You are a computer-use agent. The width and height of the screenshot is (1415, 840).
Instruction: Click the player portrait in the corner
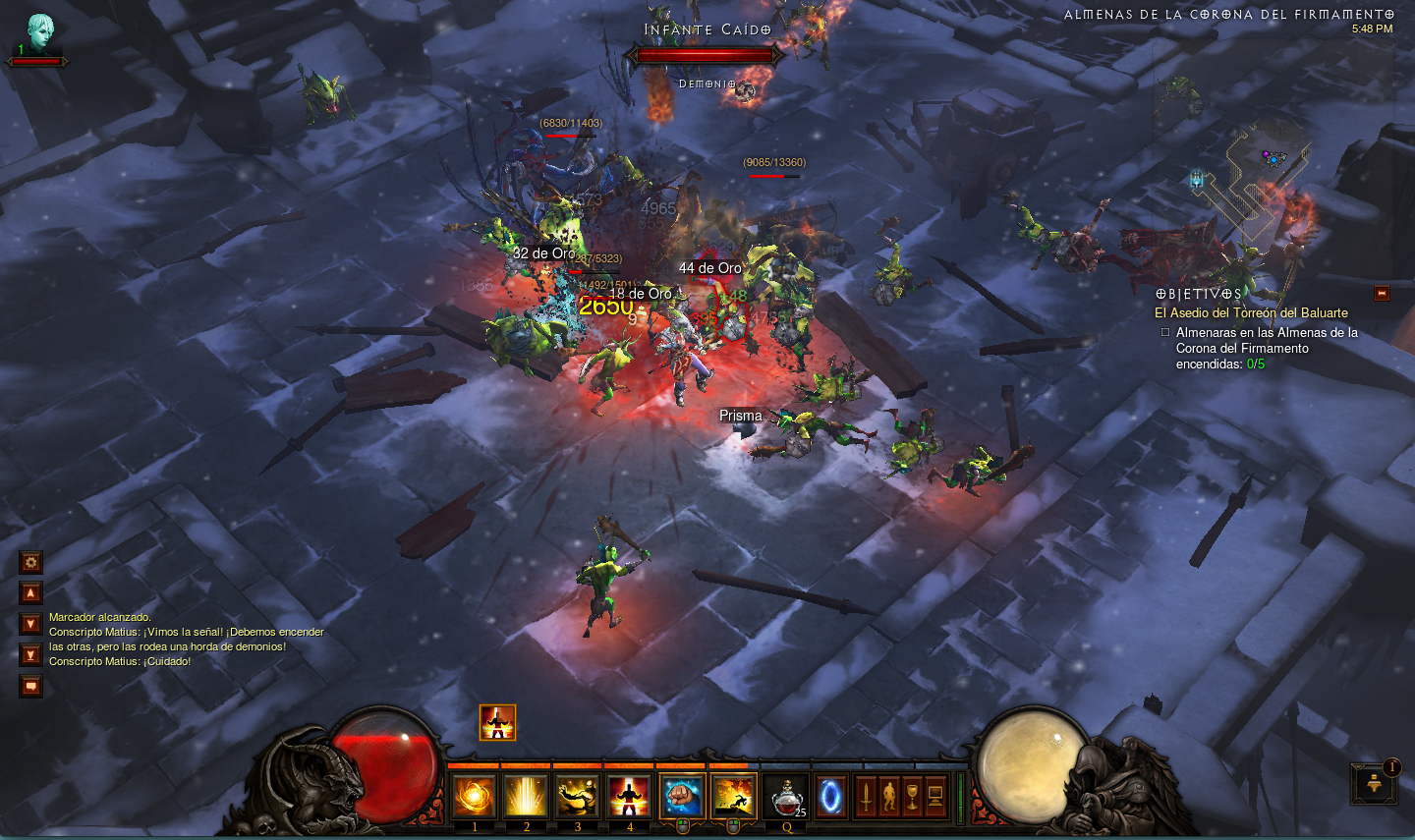tap(40, 33)
